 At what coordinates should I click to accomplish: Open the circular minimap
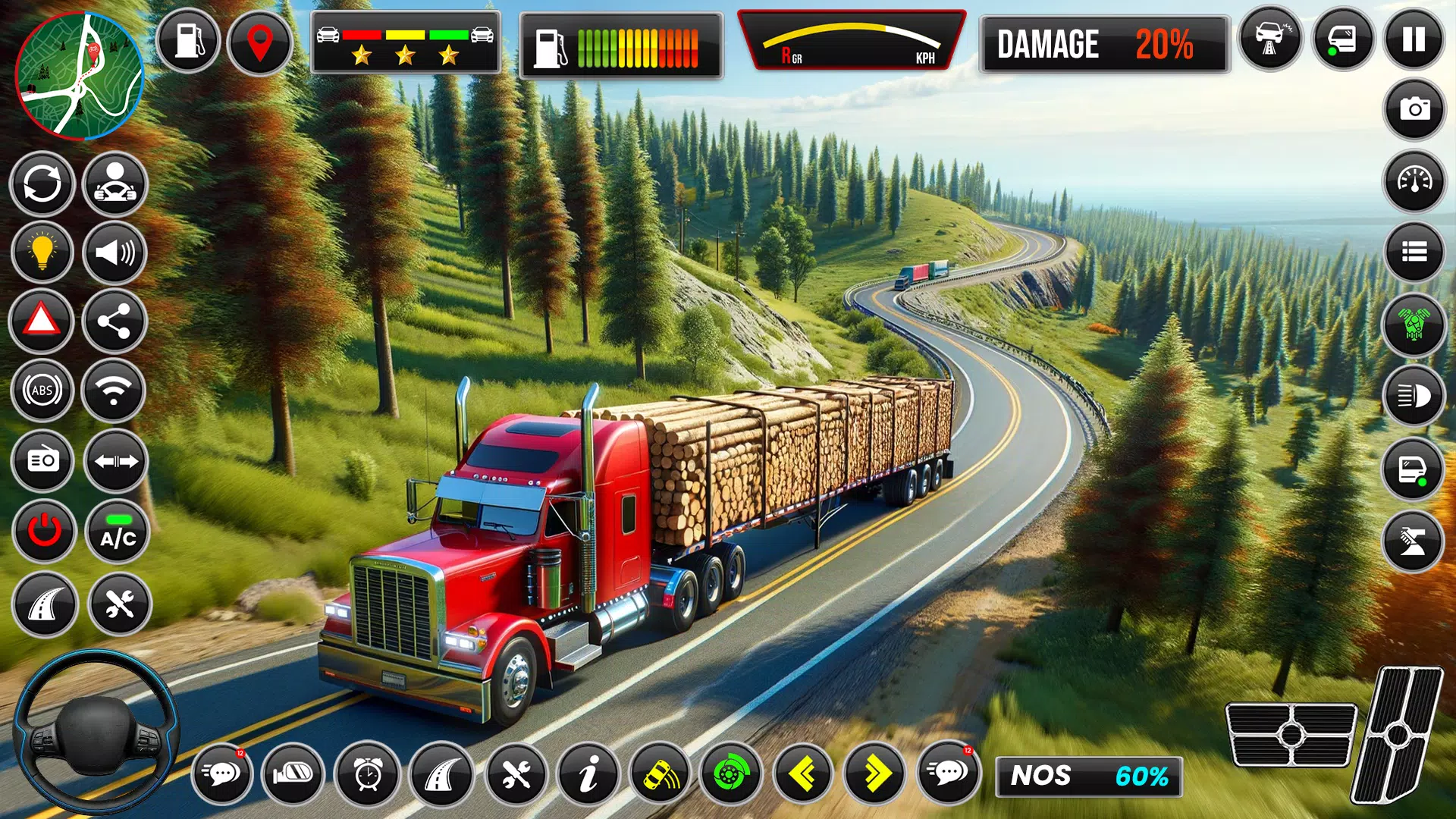pos(80,76)
